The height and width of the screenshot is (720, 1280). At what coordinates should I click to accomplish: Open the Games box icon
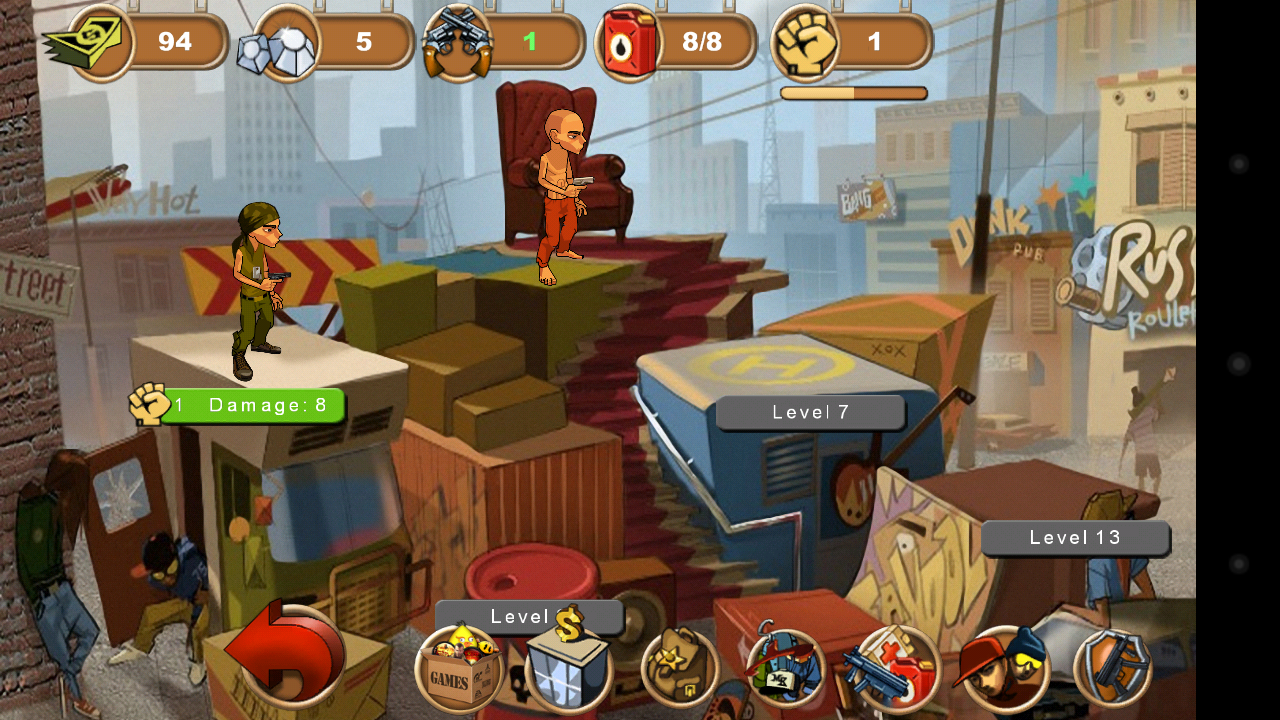click(x=460, y=668)
